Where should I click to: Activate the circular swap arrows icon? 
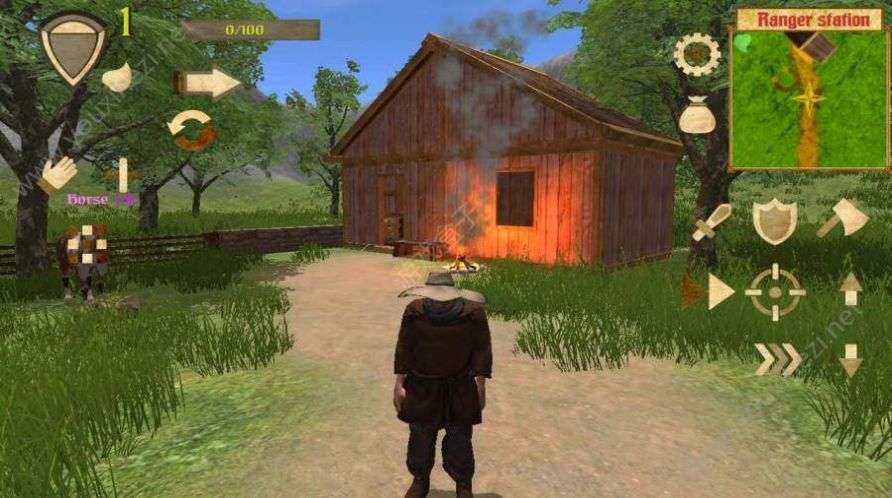coord(191,130)
